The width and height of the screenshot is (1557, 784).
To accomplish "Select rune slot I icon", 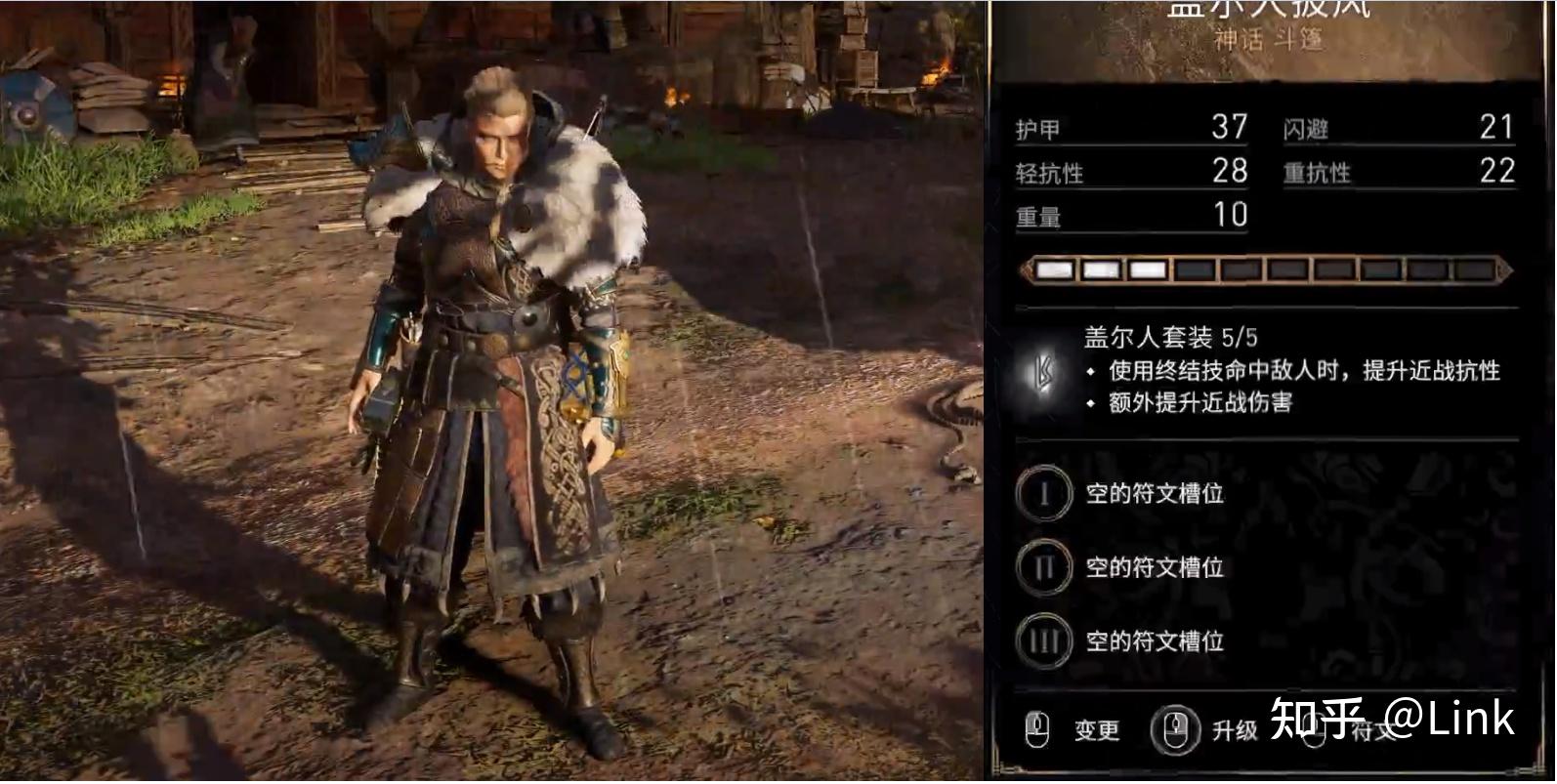I will [1043, 494].
